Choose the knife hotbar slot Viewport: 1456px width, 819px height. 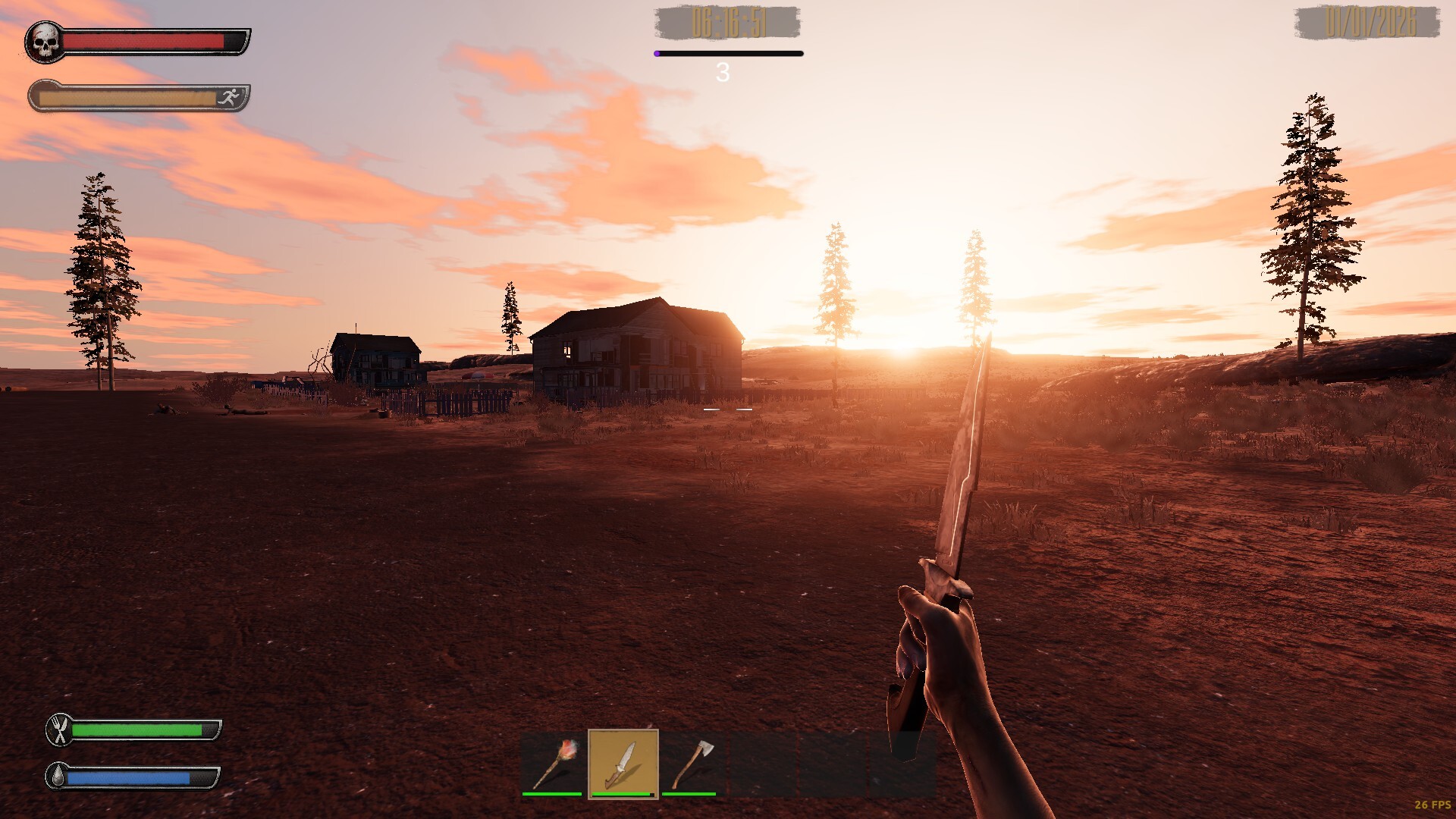point(623,763)
